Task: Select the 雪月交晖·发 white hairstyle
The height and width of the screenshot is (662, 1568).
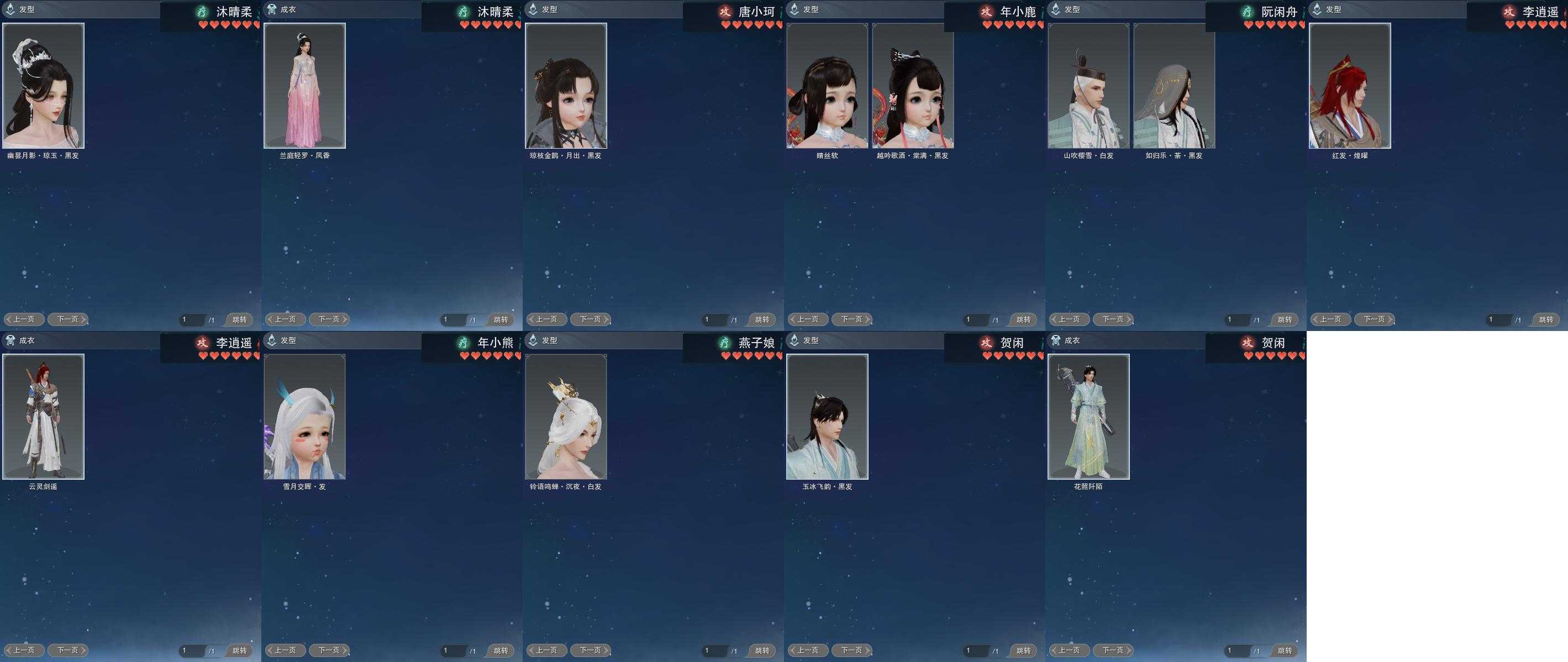Action: [x=304, y=417]
